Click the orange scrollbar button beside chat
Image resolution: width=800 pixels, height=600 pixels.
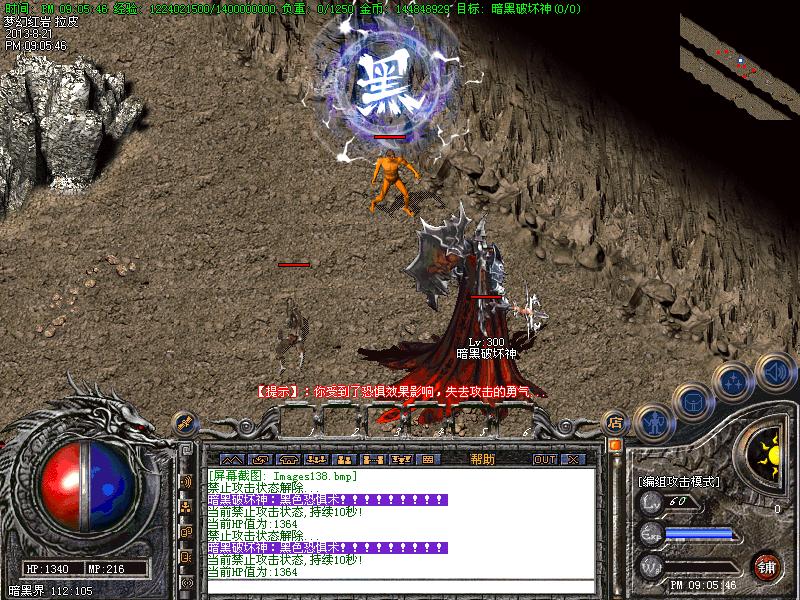point(615,444)
